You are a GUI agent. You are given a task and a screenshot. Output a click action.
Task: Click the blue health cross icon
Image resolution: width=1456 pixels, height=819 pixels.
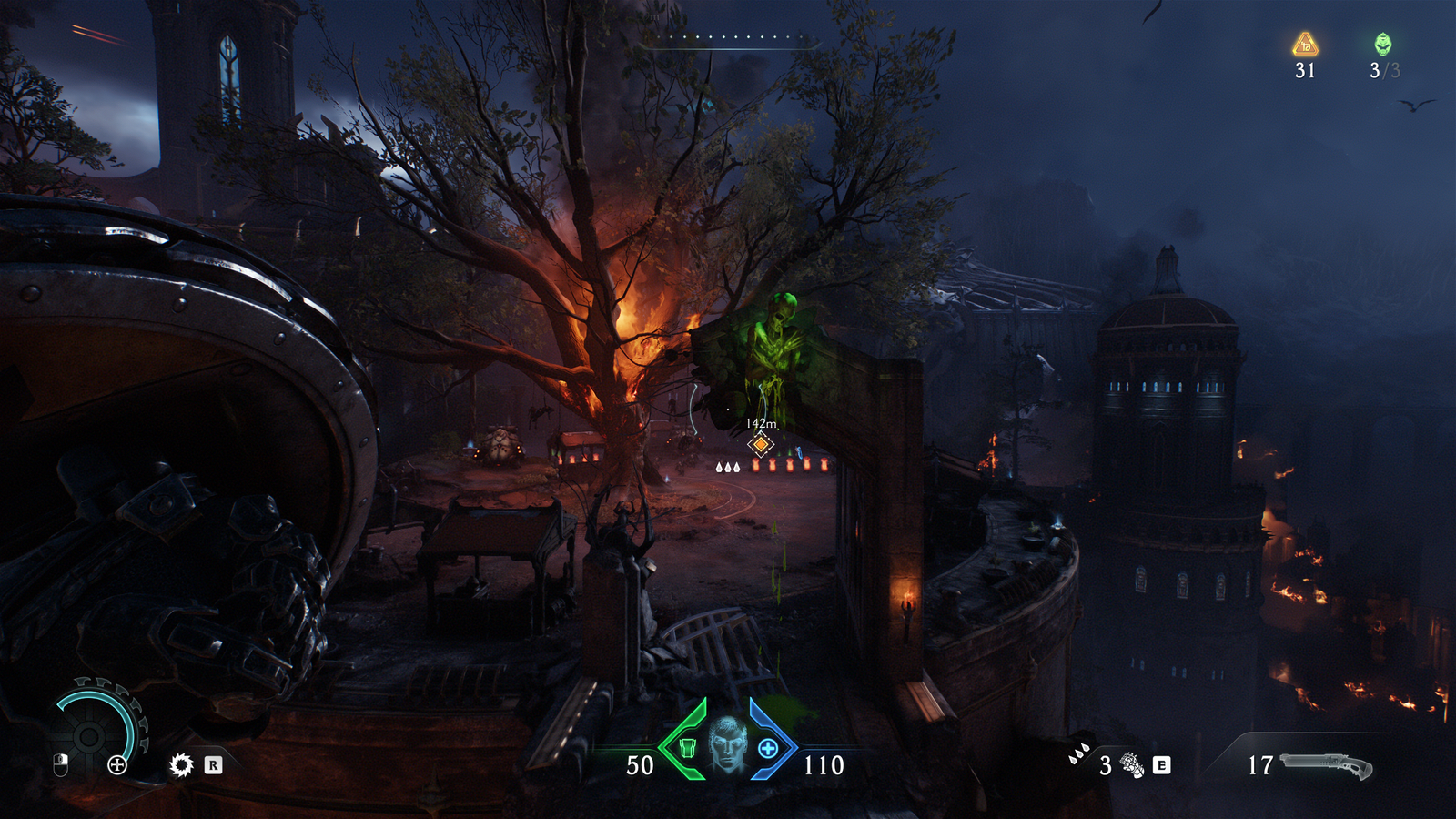767,748
